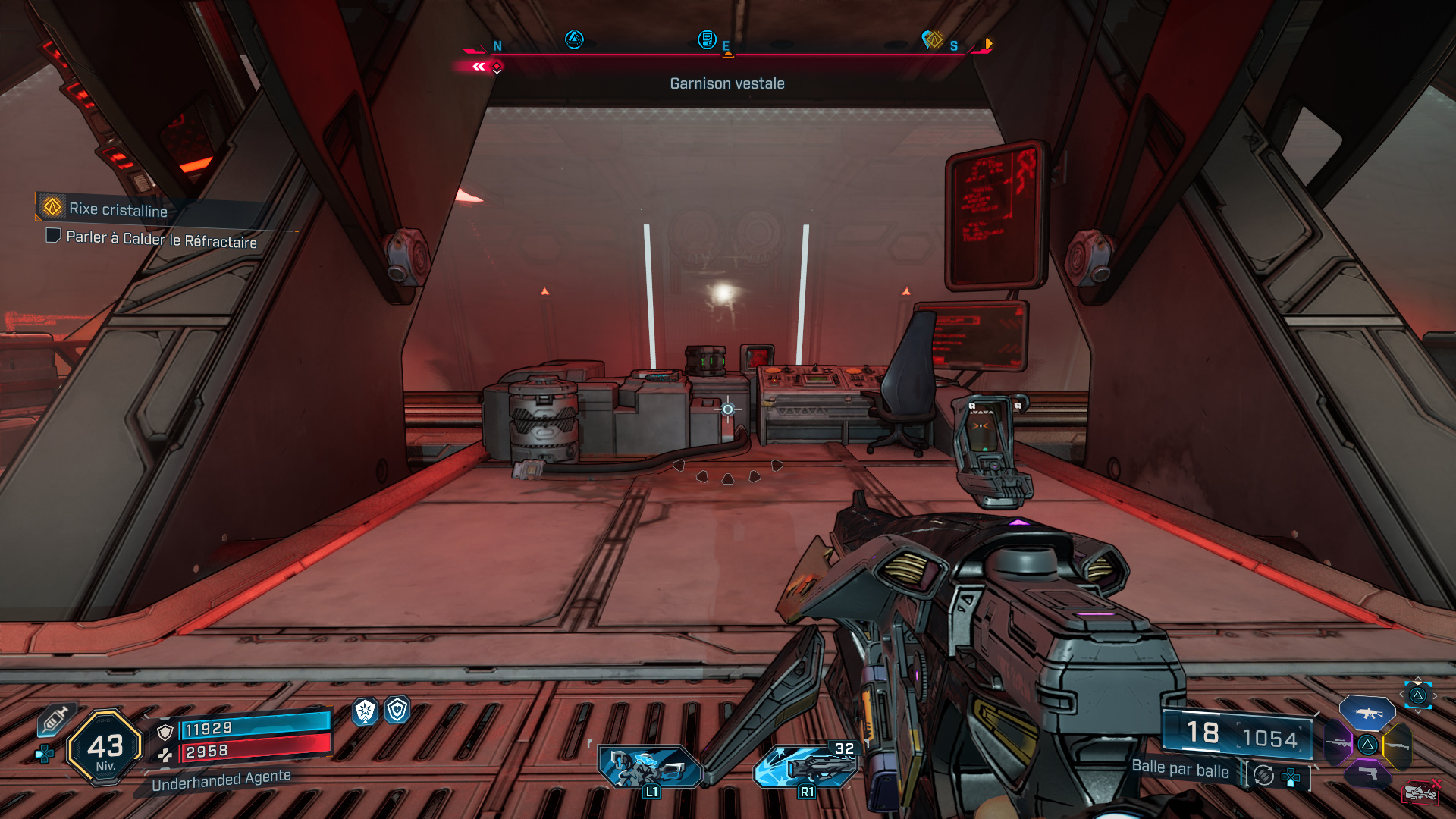This screenshot has width=1456, height=819.
Task: Select the pistol weapon slot icon
Action: pyautogui.click(x=1367, y=773)
